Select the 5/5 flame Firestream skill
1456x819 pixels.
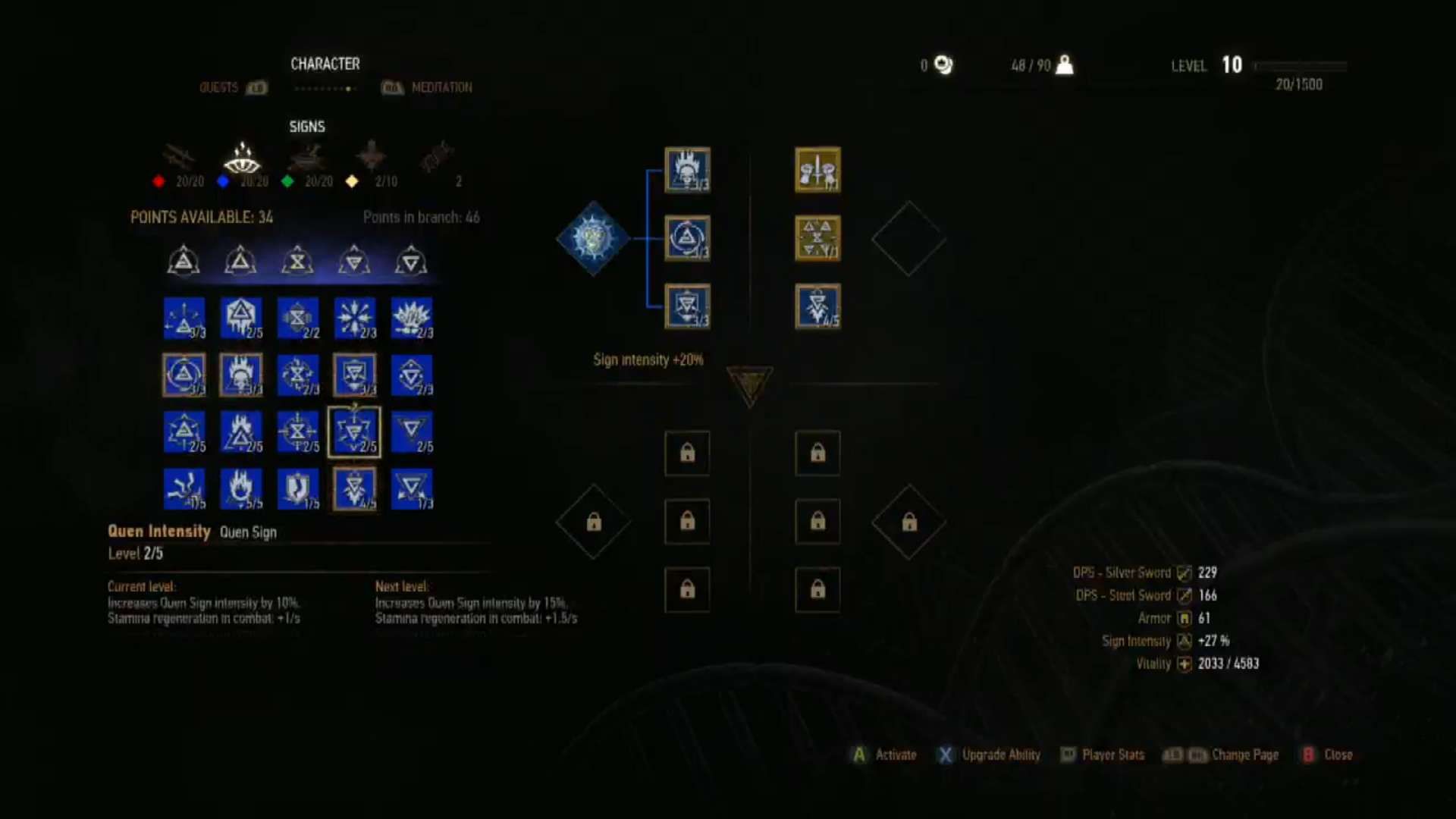click(x=241, y=489)
